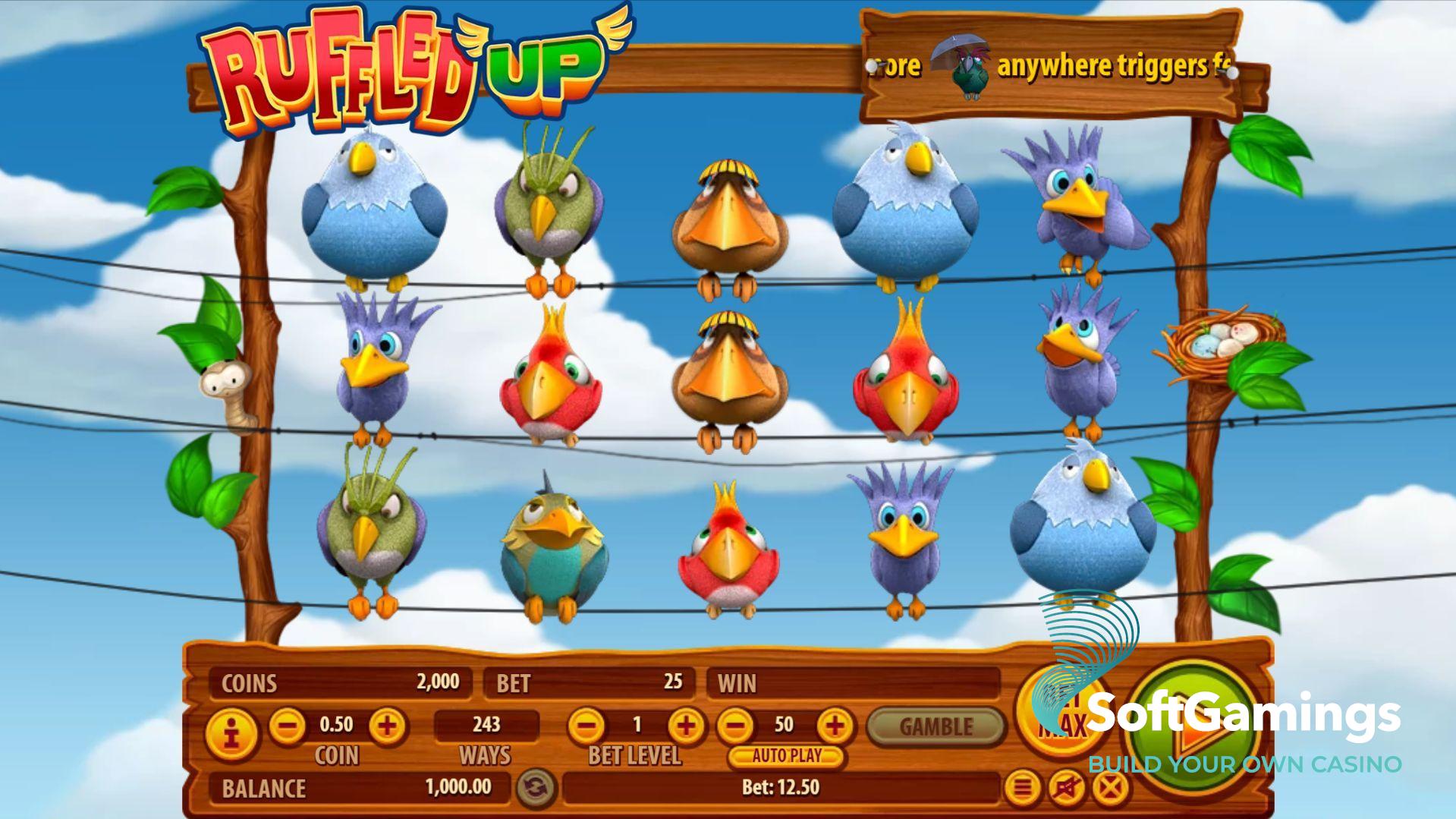The image size is (1456, 819).
Task: Close the game with the X icon
Action: click(1109, 789)
